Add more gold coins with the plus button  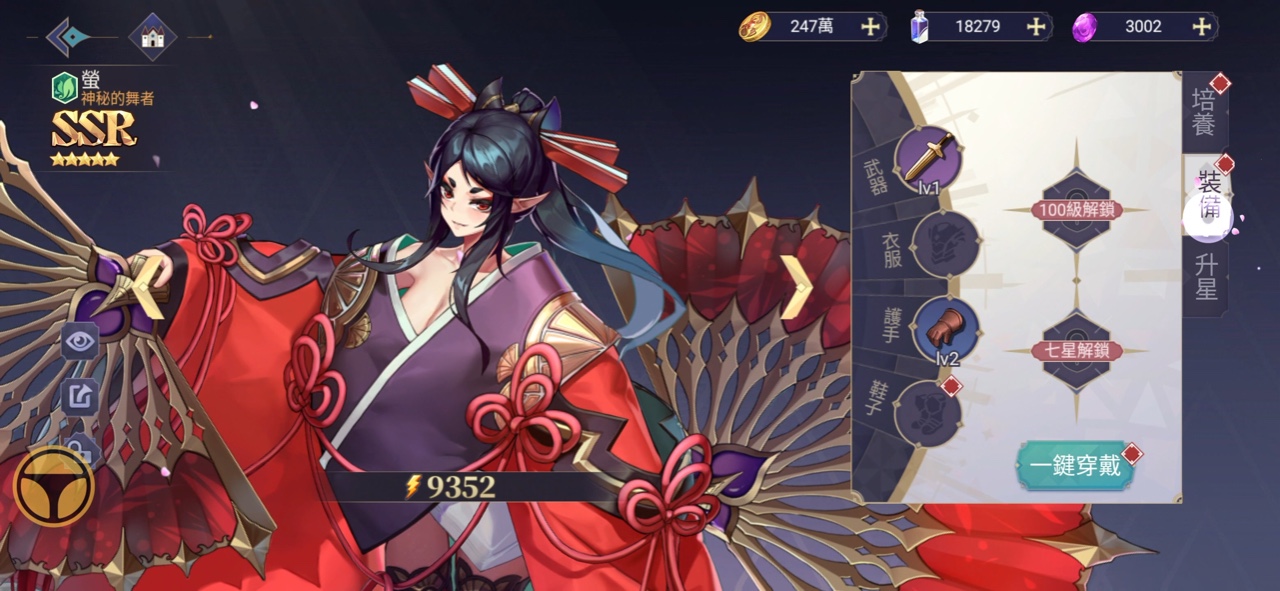[x=871, y=27]
